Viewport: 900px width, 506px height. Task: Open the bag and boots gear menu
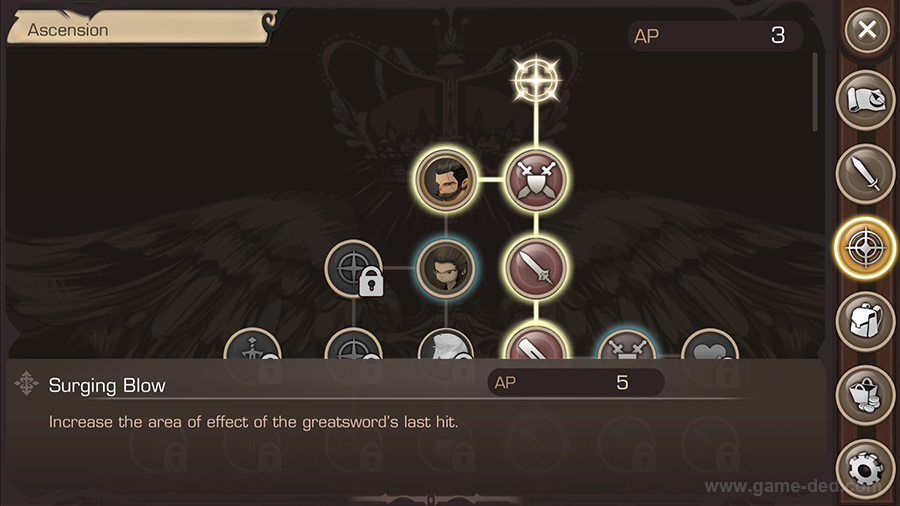pos(865,394)
